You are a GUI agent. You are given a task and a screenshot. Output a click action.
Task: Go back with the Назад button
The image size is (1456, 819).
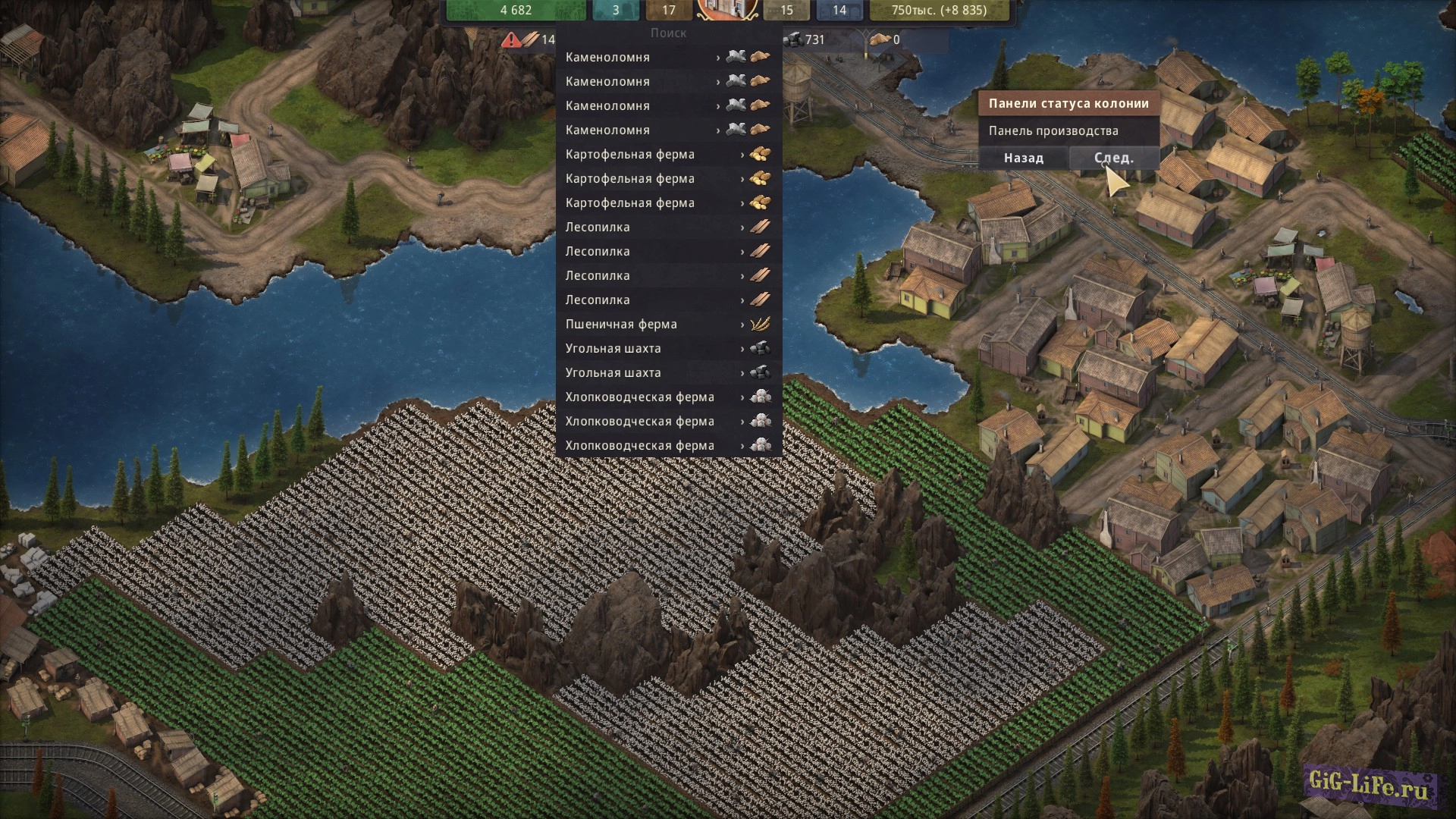pos(1023,158)
